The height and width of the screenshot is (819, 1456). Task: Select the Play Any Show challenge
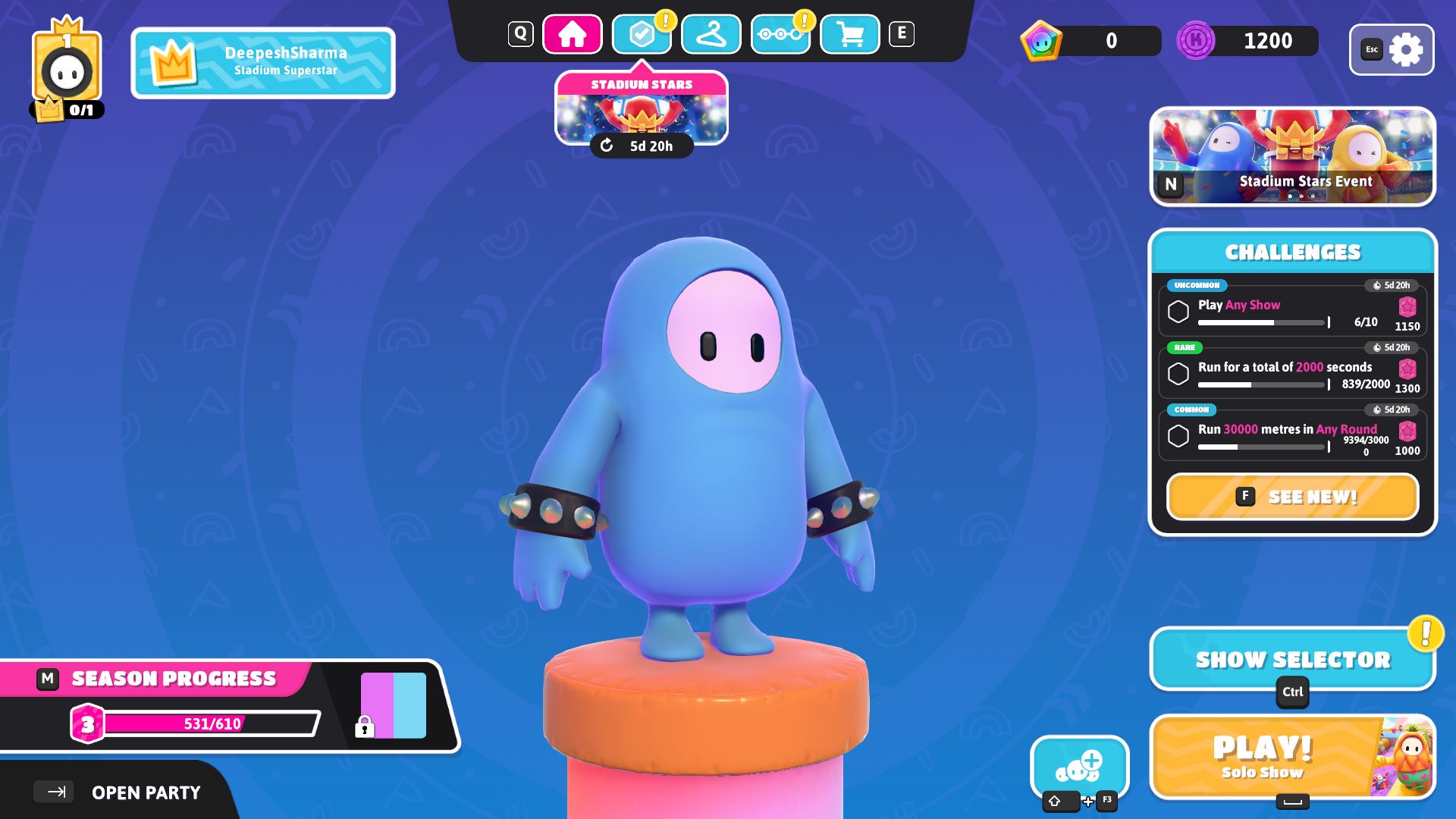(1292, 310)
